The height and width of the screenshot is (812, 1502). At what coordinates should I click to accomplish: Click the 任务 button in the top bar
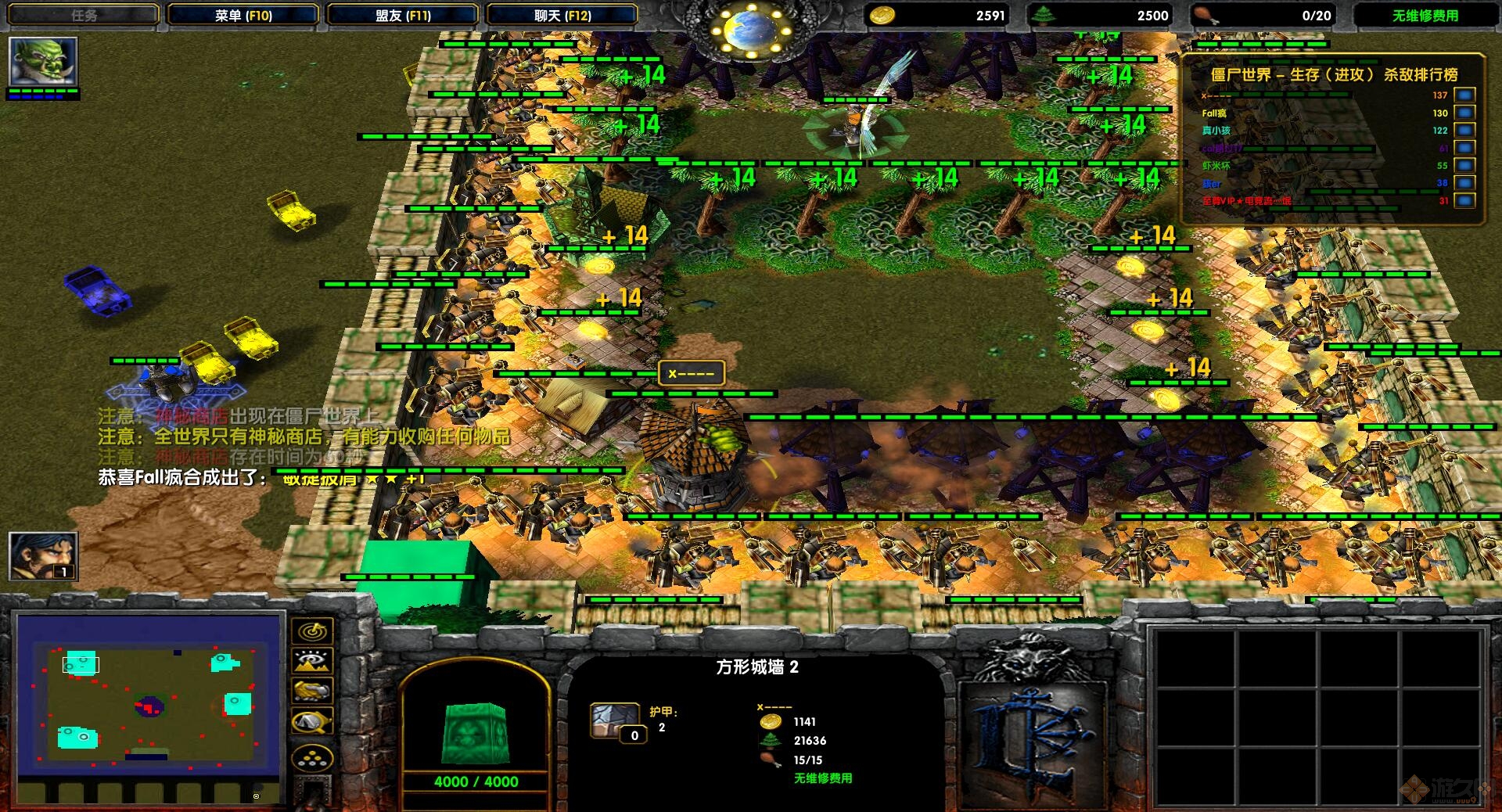click(84, 13)
